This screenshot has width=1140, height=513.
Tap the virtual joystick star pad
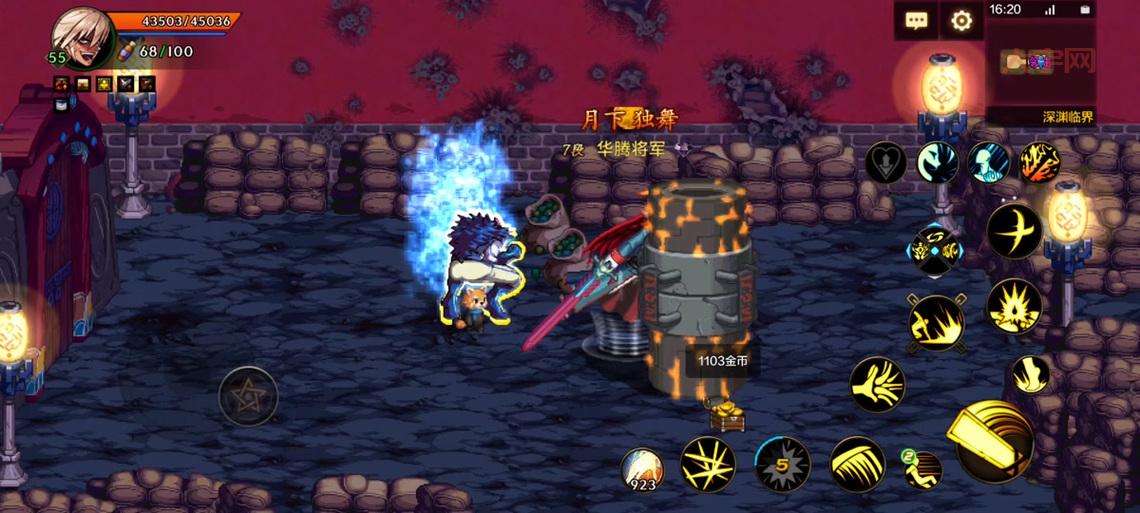pos(248,396)
